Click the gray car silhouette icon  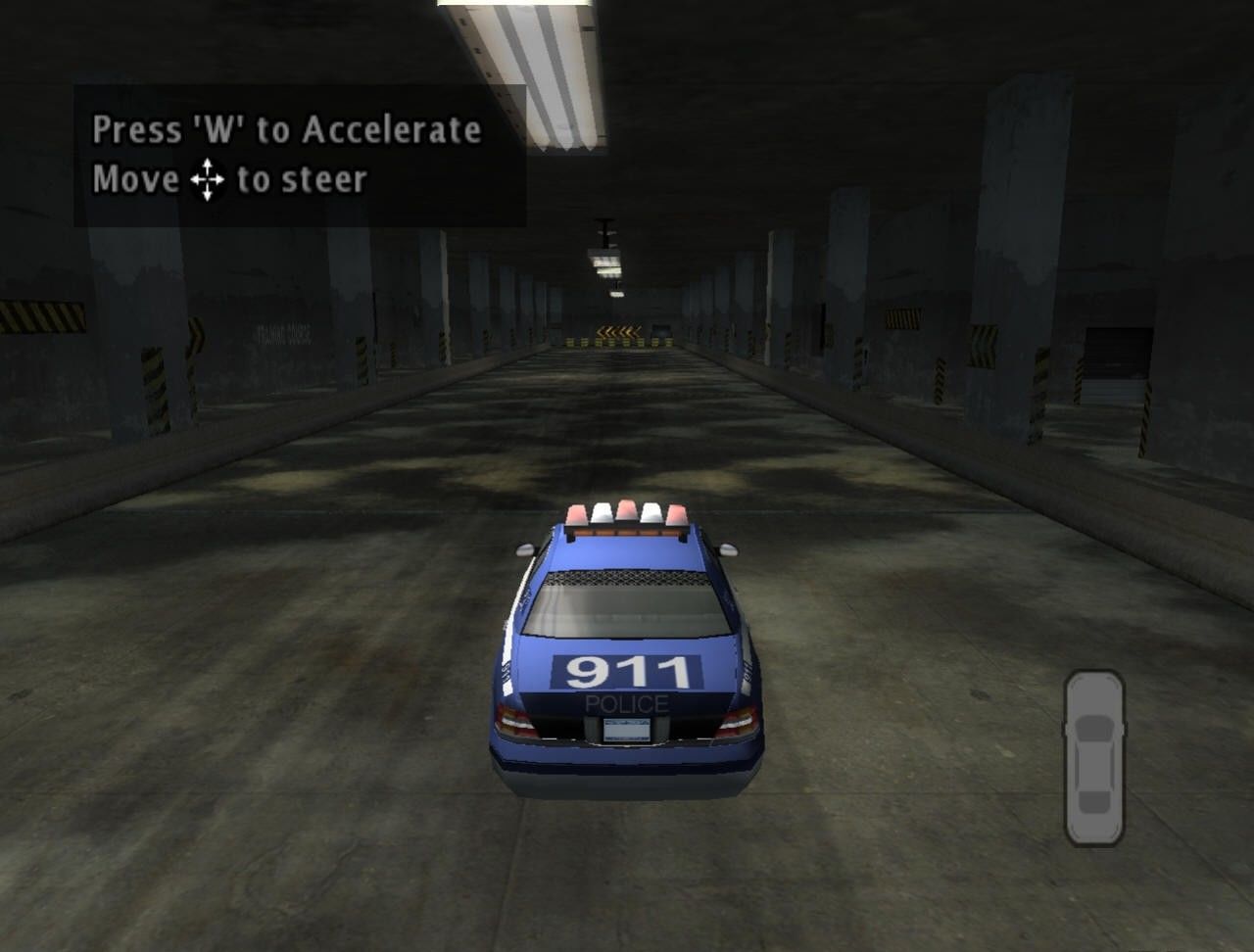pyautogui.click(x=1094, y=757)
